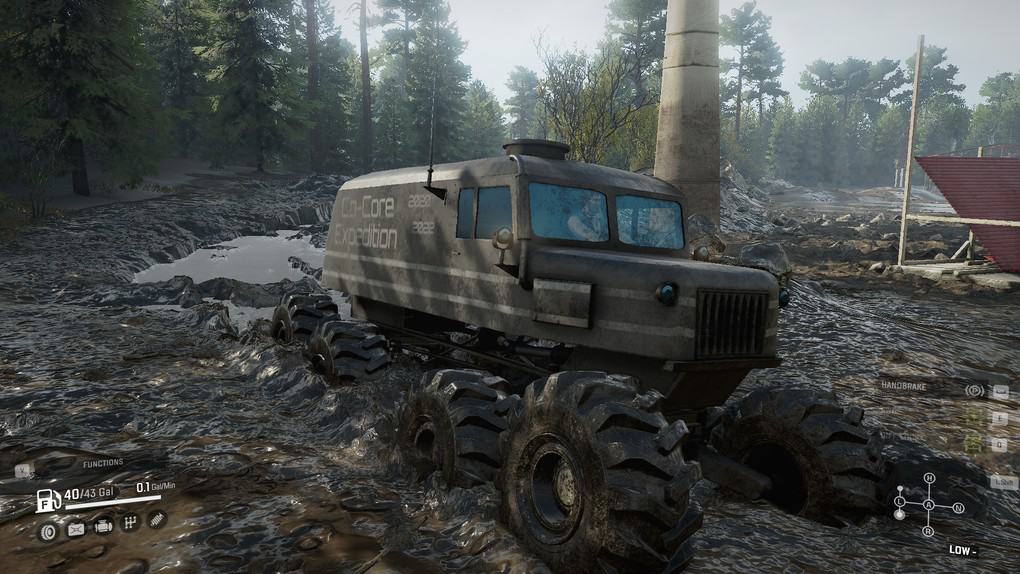The image size is (1020, 574).
Task: Shift to Low gear on gearbox
Action: coord(900,501)
